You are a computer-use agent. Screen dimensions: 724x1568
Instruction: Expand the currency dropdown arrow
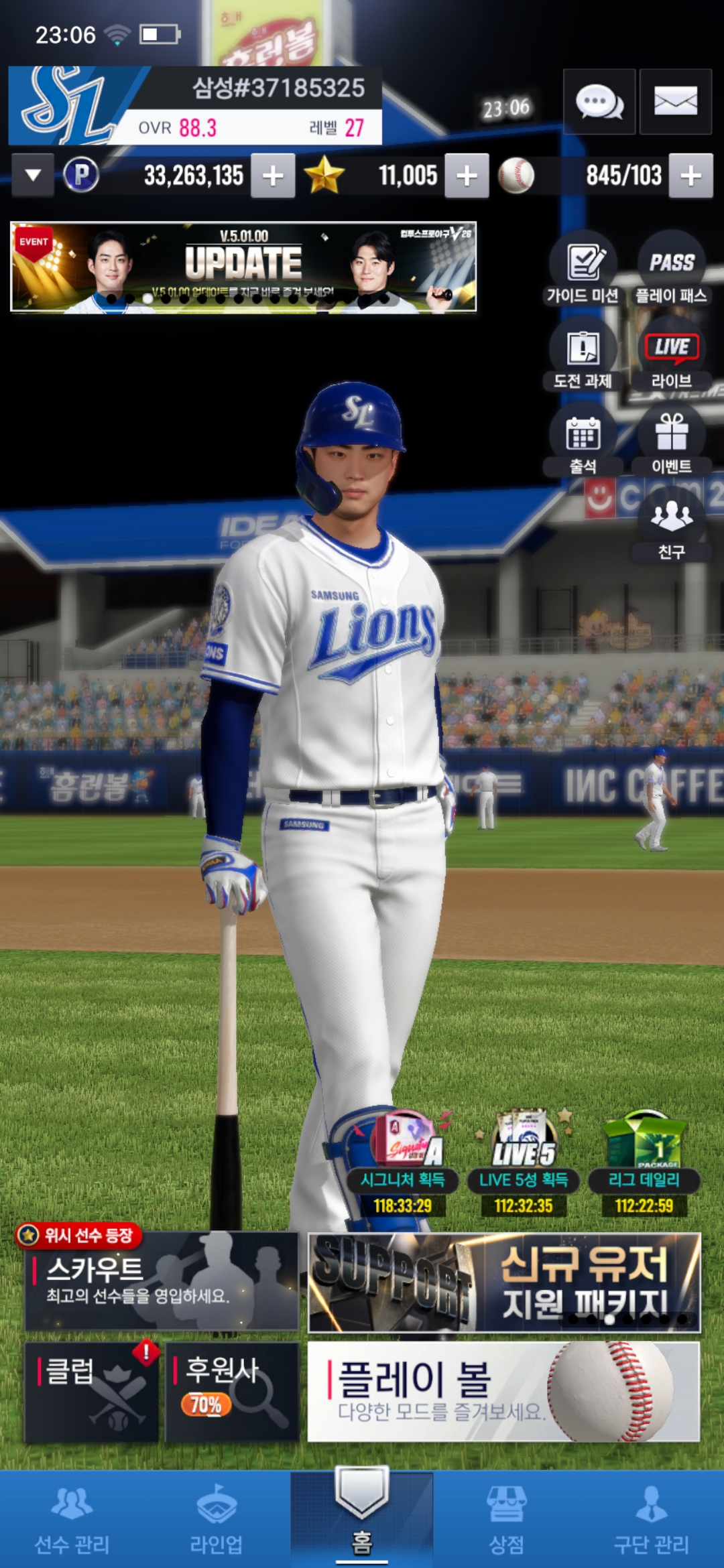33,176
